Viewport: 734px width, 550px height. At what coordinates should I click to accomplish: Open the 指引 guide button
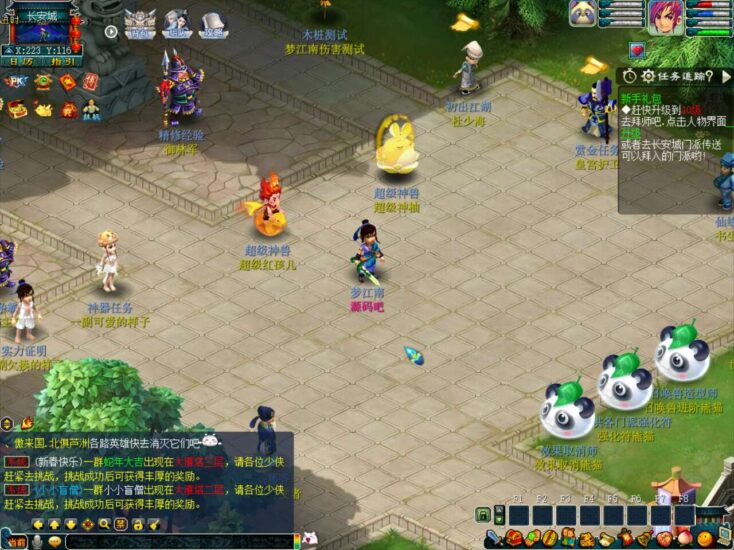62,61
